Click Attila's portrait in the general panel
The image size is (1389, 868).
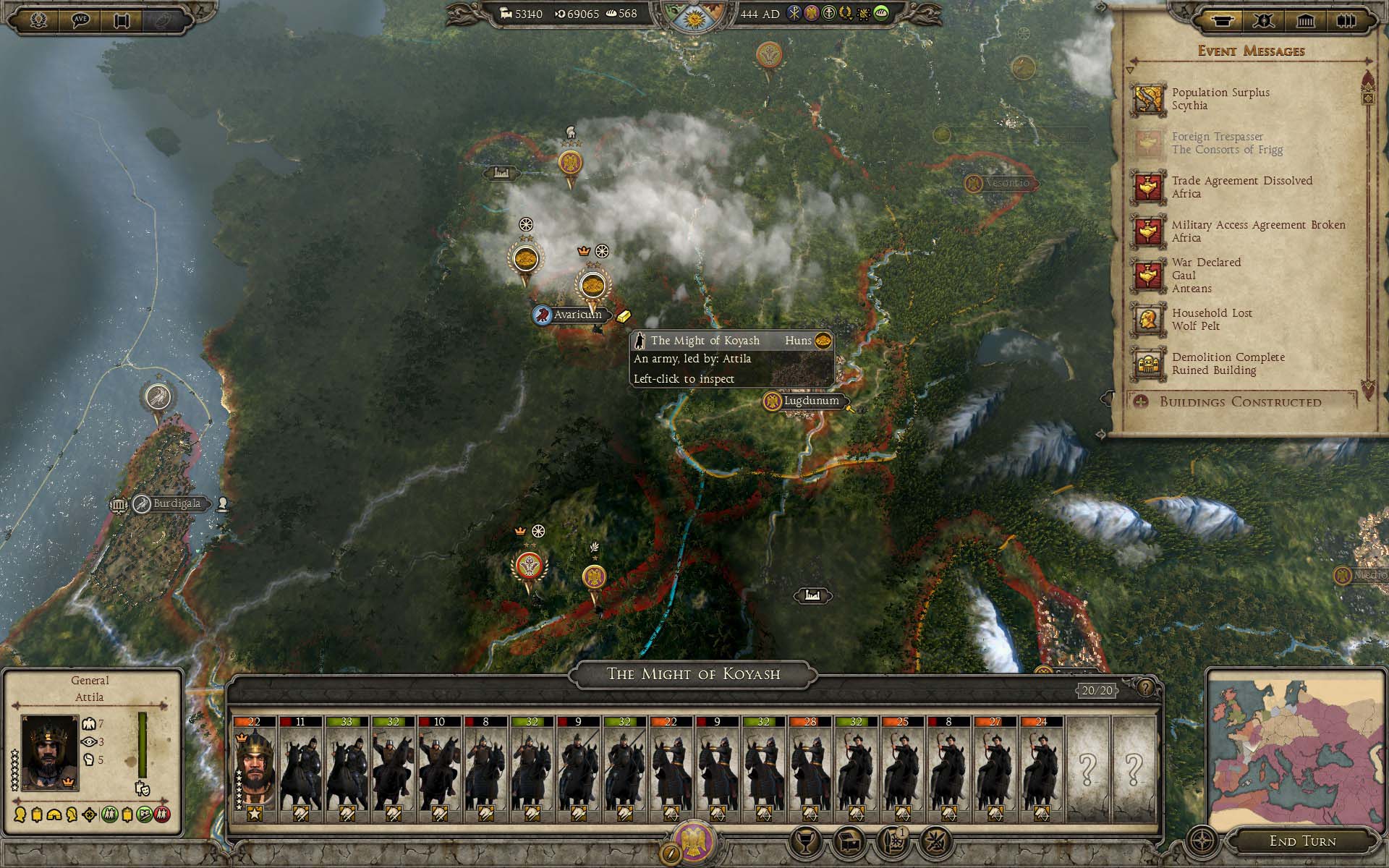49,753
